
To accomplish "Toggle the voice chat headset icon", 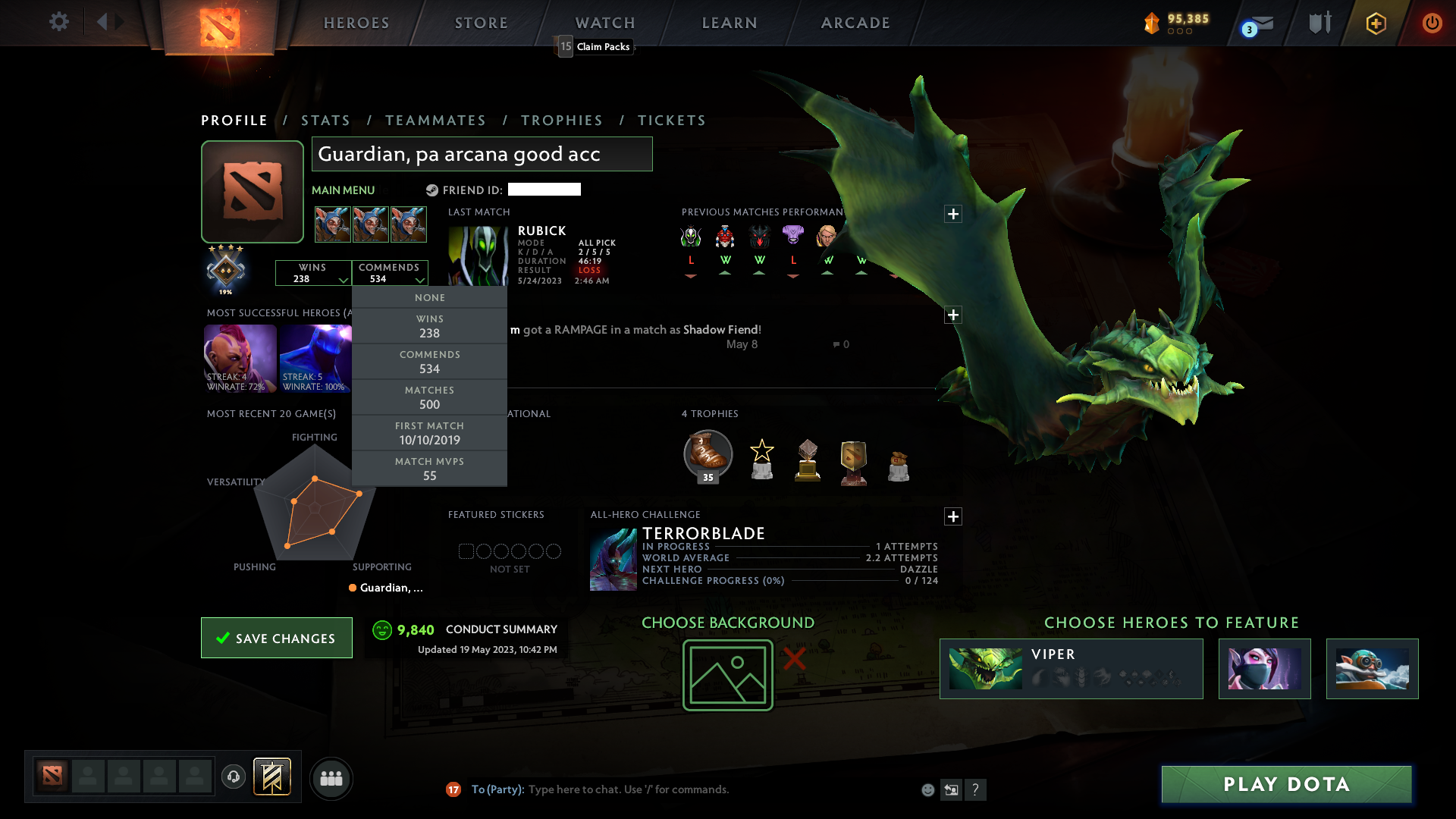I will [x=233, y=778].
